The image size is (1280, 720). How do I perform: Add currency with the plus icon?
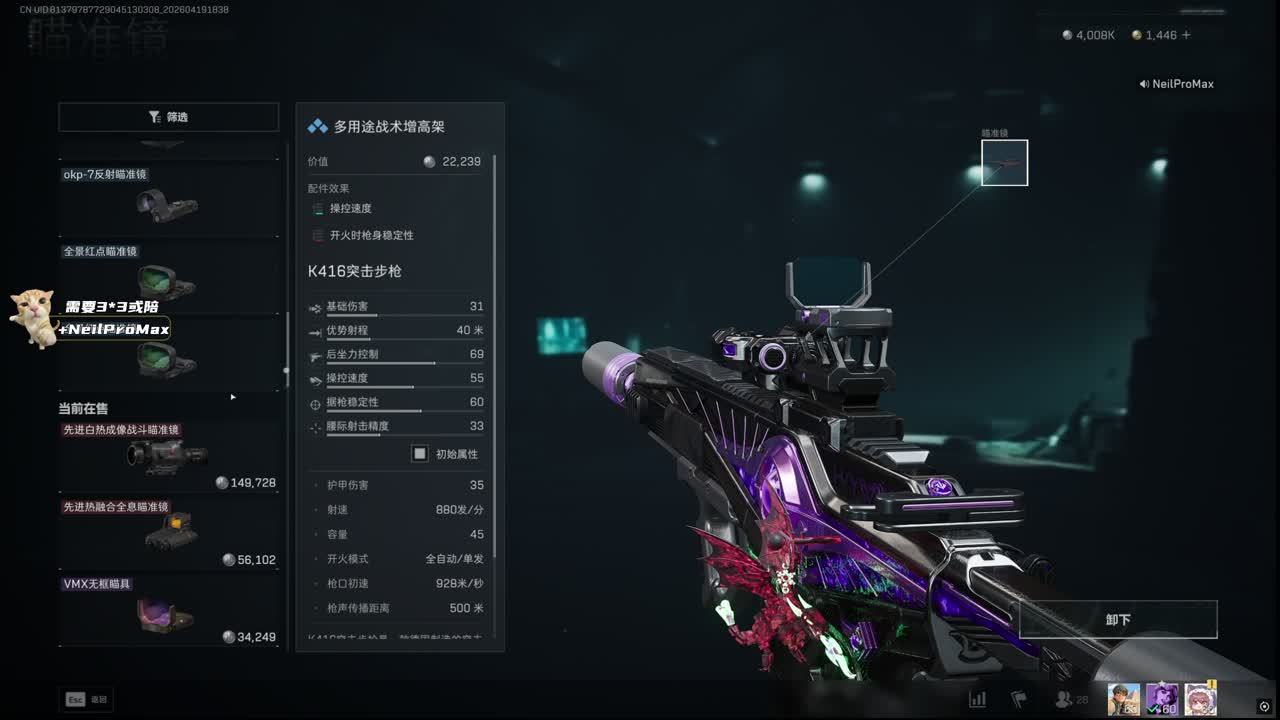(x=1186, y=35)
